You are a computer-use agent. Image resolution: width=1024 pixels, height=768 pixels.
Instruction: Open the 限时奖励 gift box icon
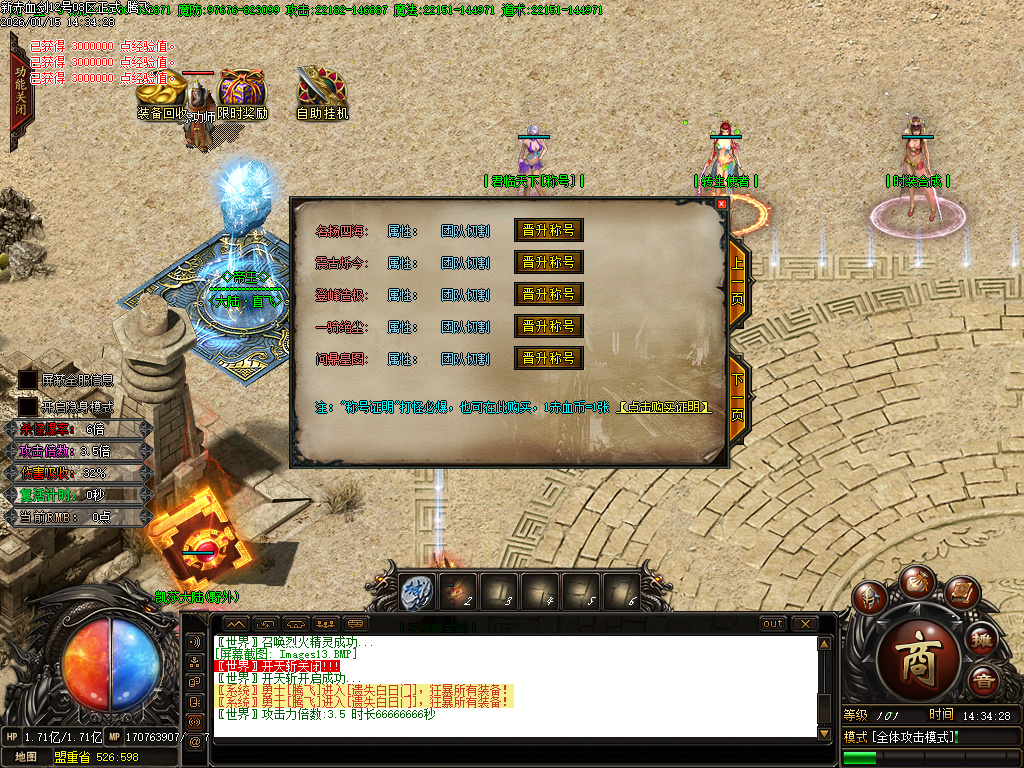[242, 92]
